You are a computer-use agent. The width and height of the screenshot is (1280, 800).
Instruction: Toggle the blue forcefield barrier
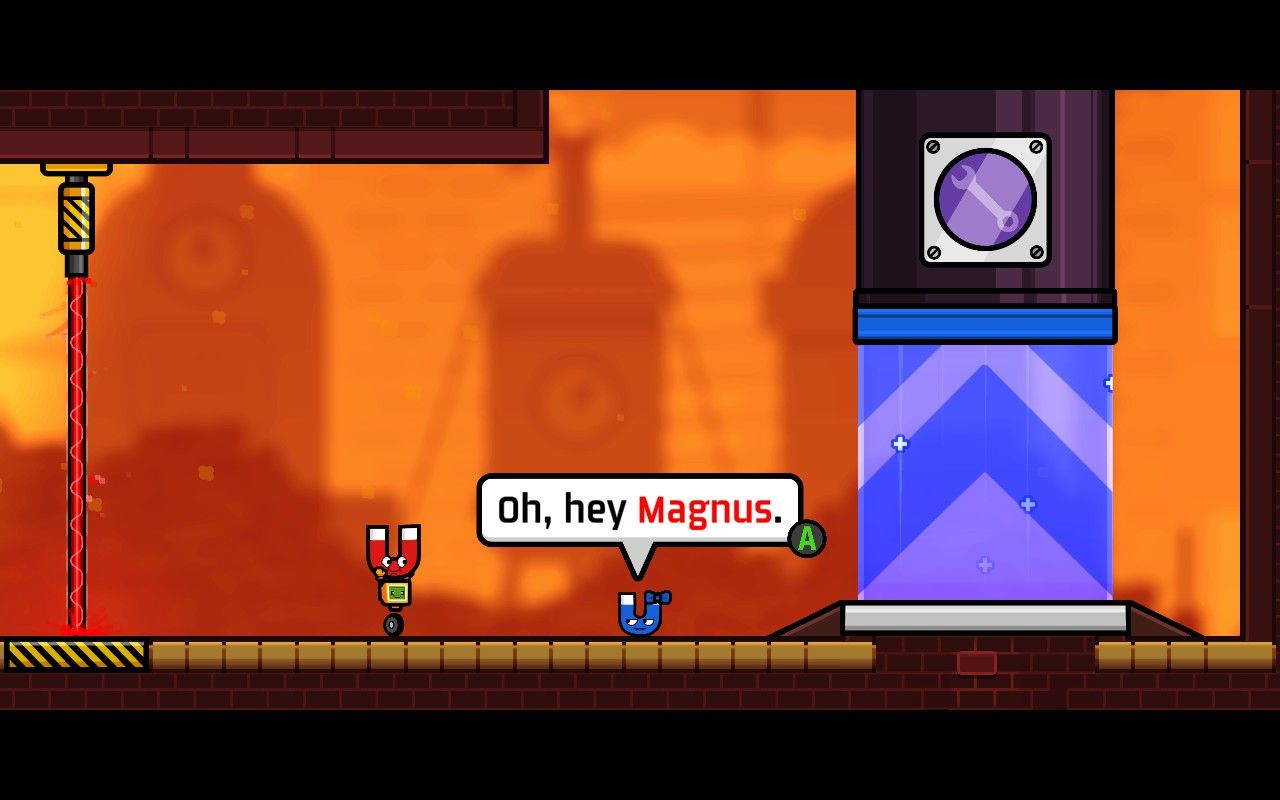click(x=984, y=470)
